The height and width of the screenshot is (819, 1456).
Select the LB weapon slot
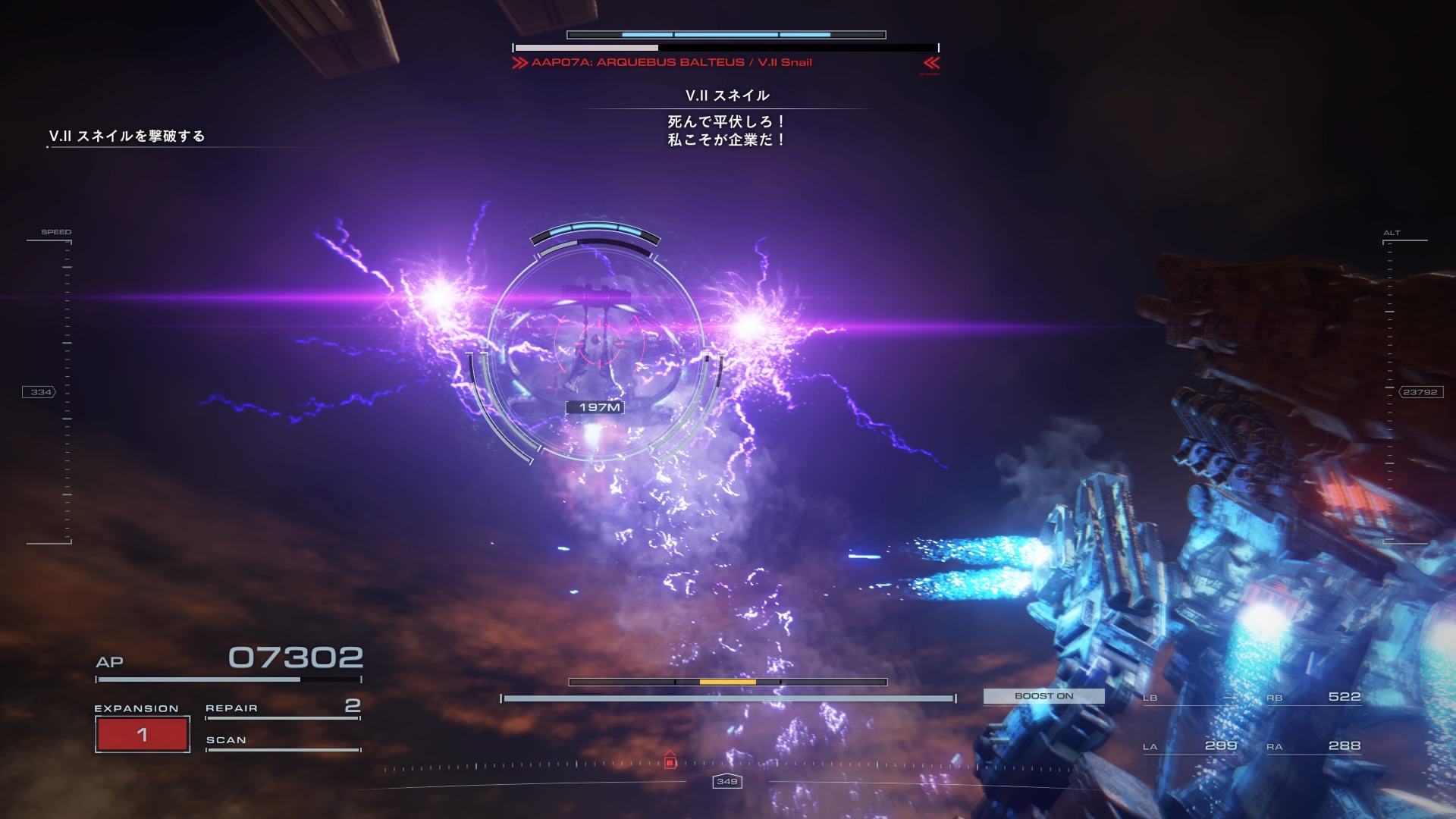click(x=1189, y=698)
